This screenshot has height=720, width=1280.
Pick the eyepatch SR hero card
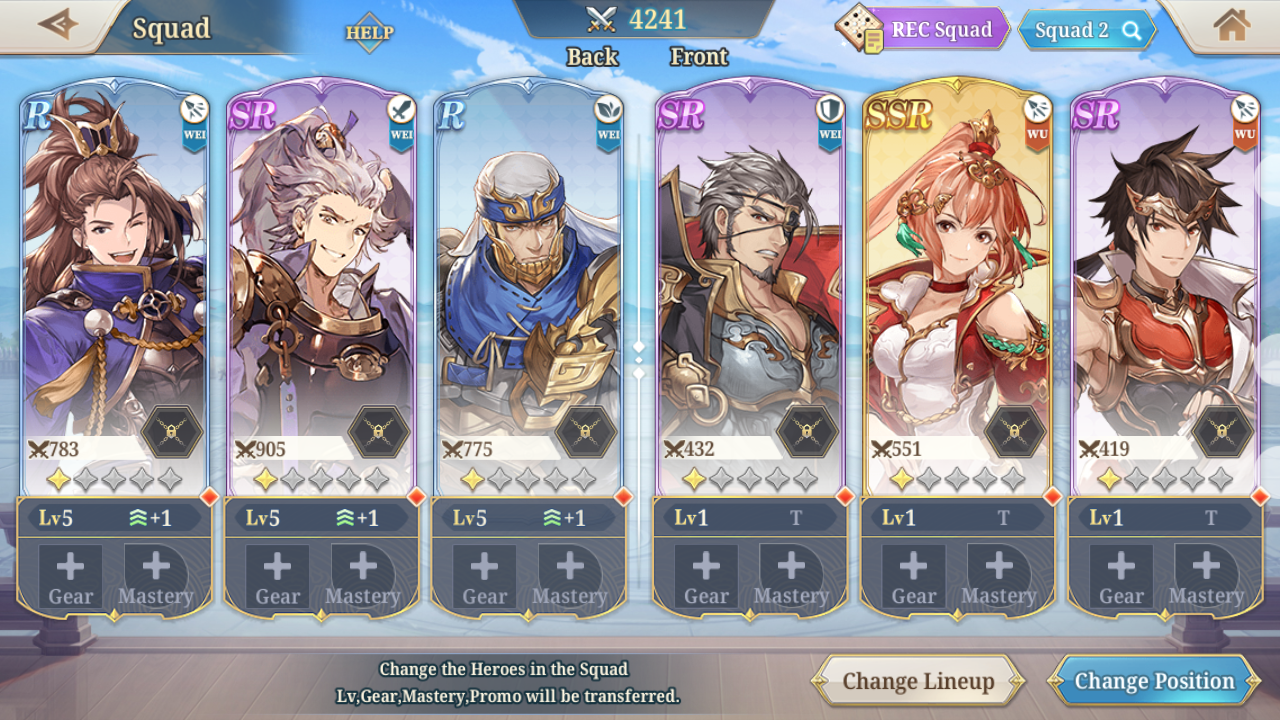click(x=749, y=280)
